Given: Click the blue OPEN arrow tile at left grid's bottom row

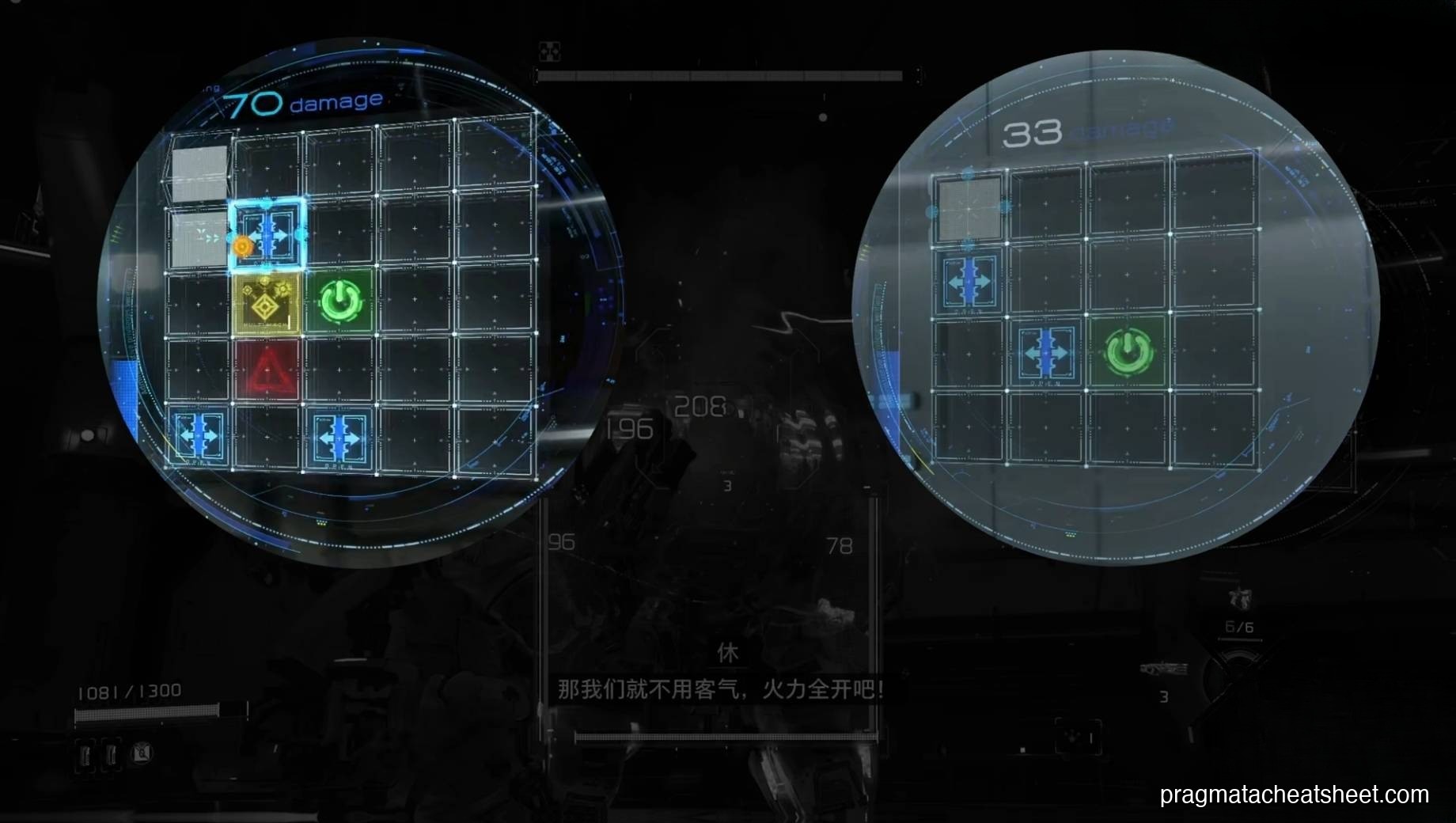Looking at the screenshot, I should [198, 435].
